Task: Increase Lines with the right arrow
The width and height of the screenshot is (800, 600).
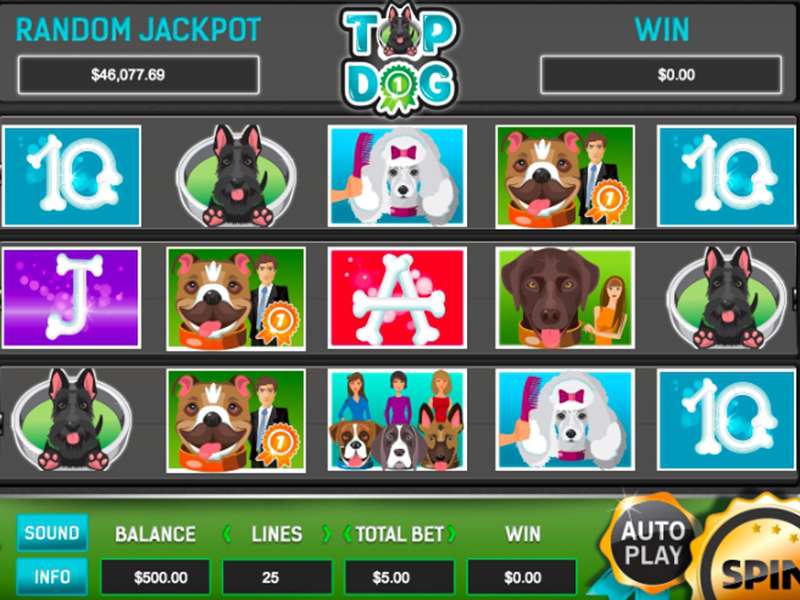Action: tap(326, 534)
